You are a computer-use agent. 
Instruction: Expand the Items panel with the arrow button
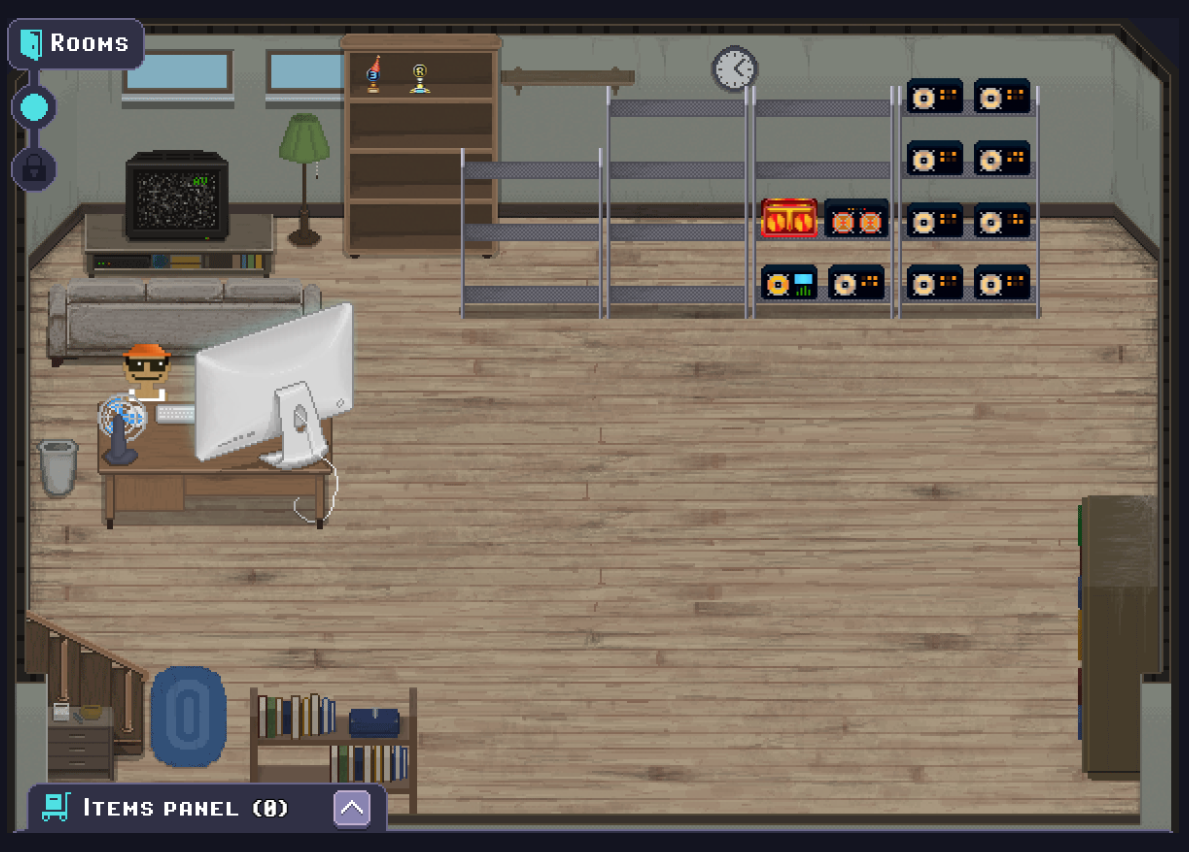point(352,808)
